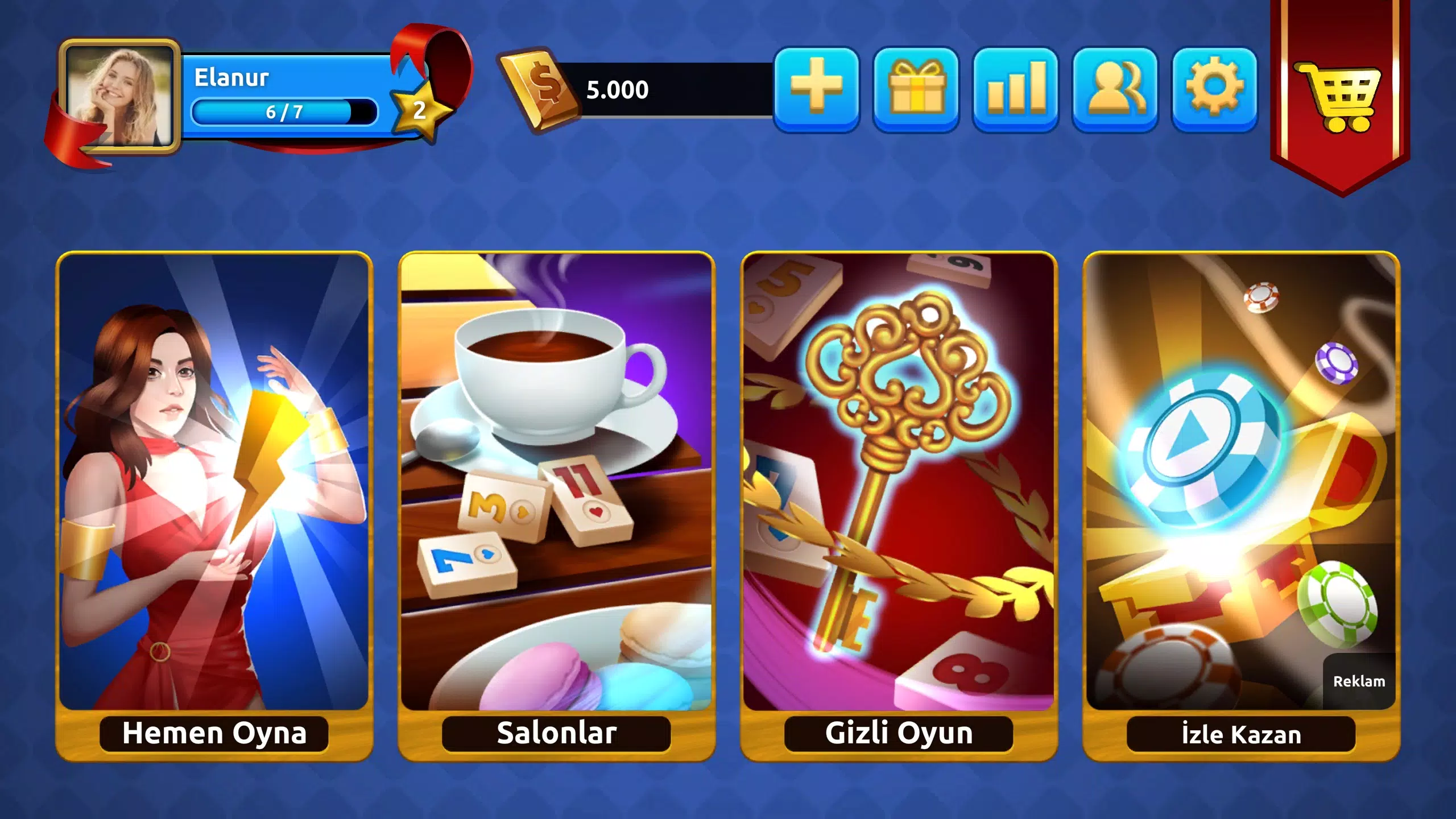The width and height of the screenshot is (1456, 819).
Task: Select the Hemen Oyna card
Action: 213,506
